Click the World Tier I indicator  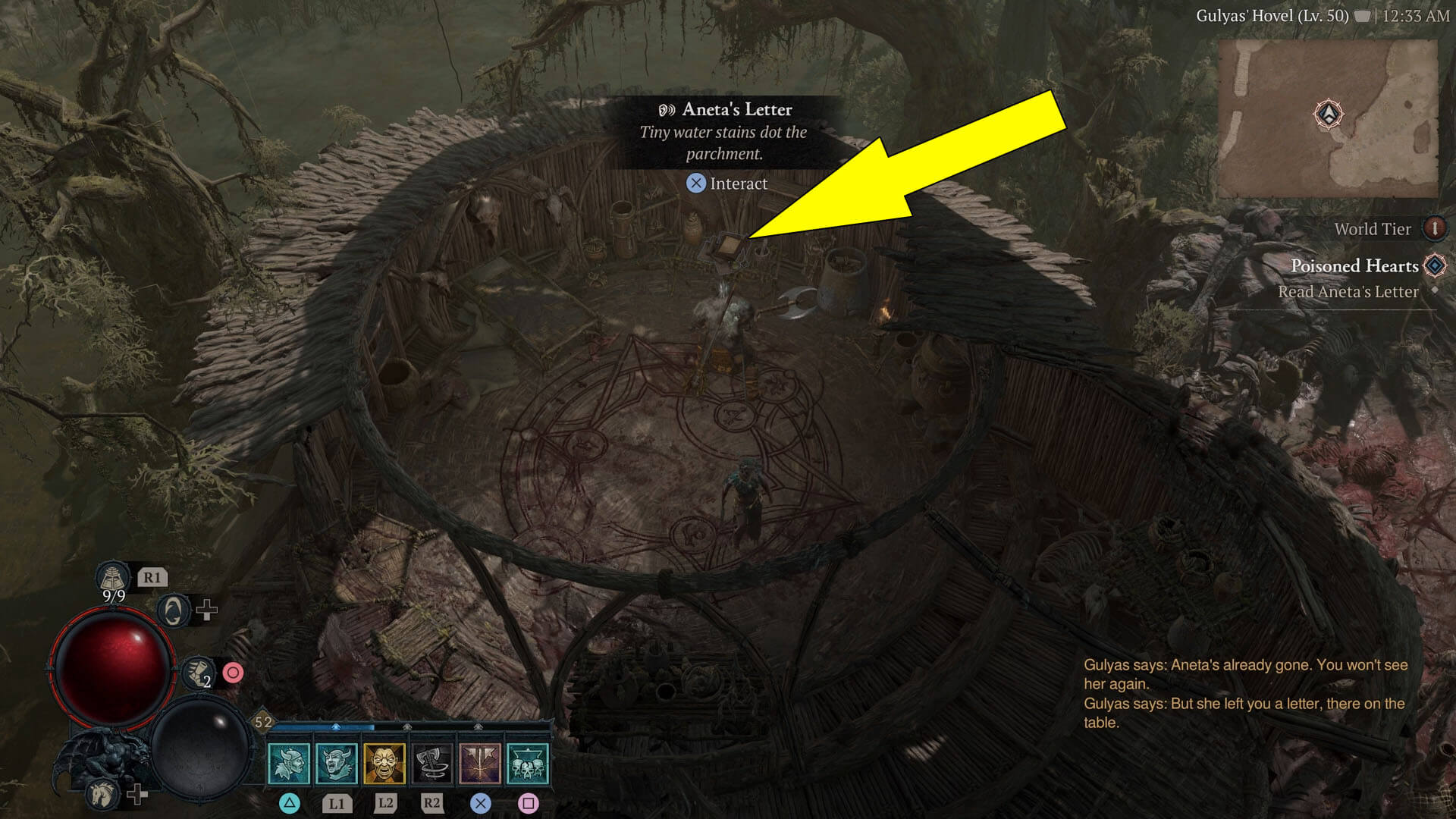pyautogui.click(x=1436, y=229)
